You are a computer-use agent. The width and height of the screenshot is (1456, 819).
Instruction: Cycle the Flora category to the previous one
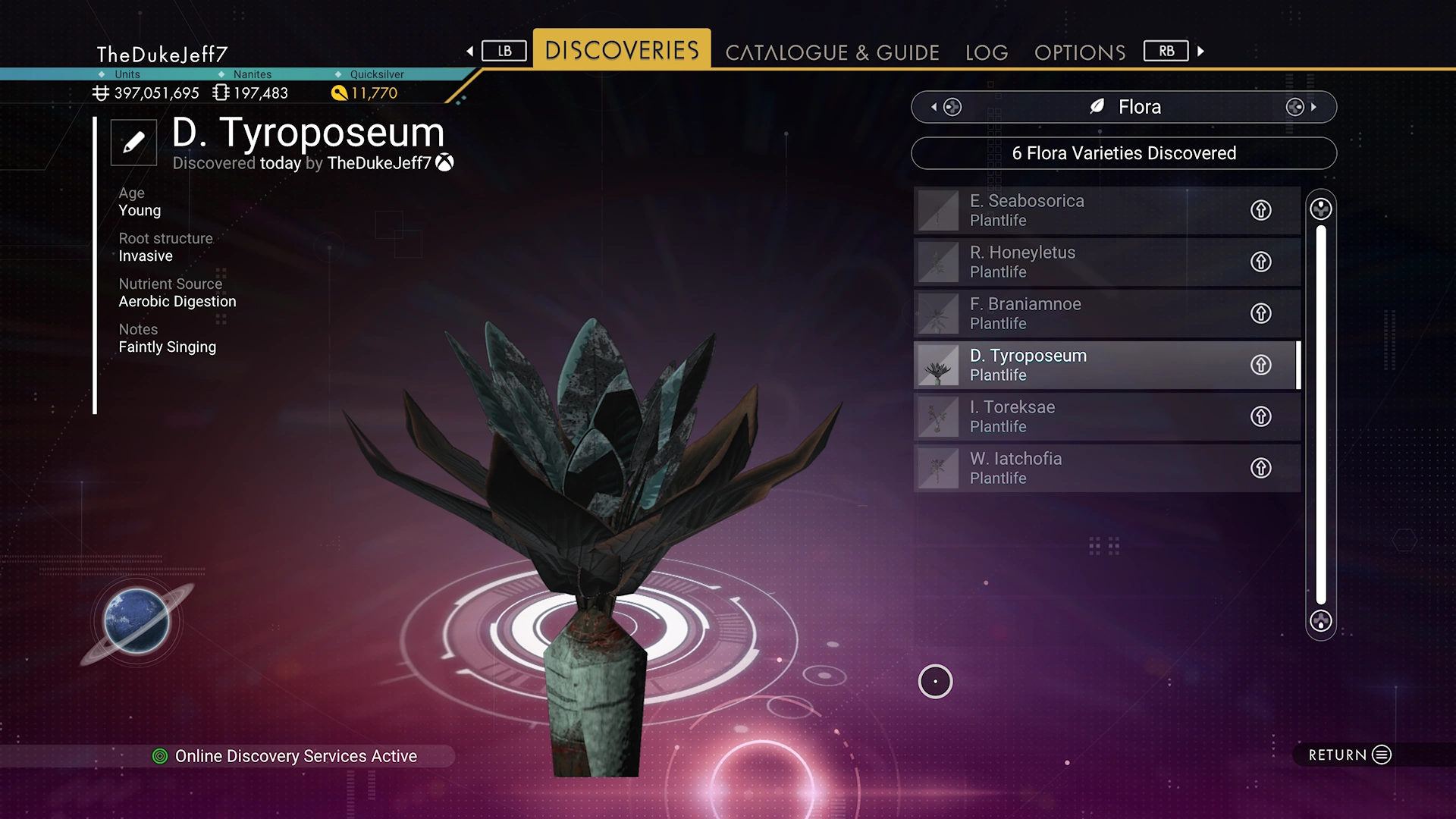coord(945,107)
